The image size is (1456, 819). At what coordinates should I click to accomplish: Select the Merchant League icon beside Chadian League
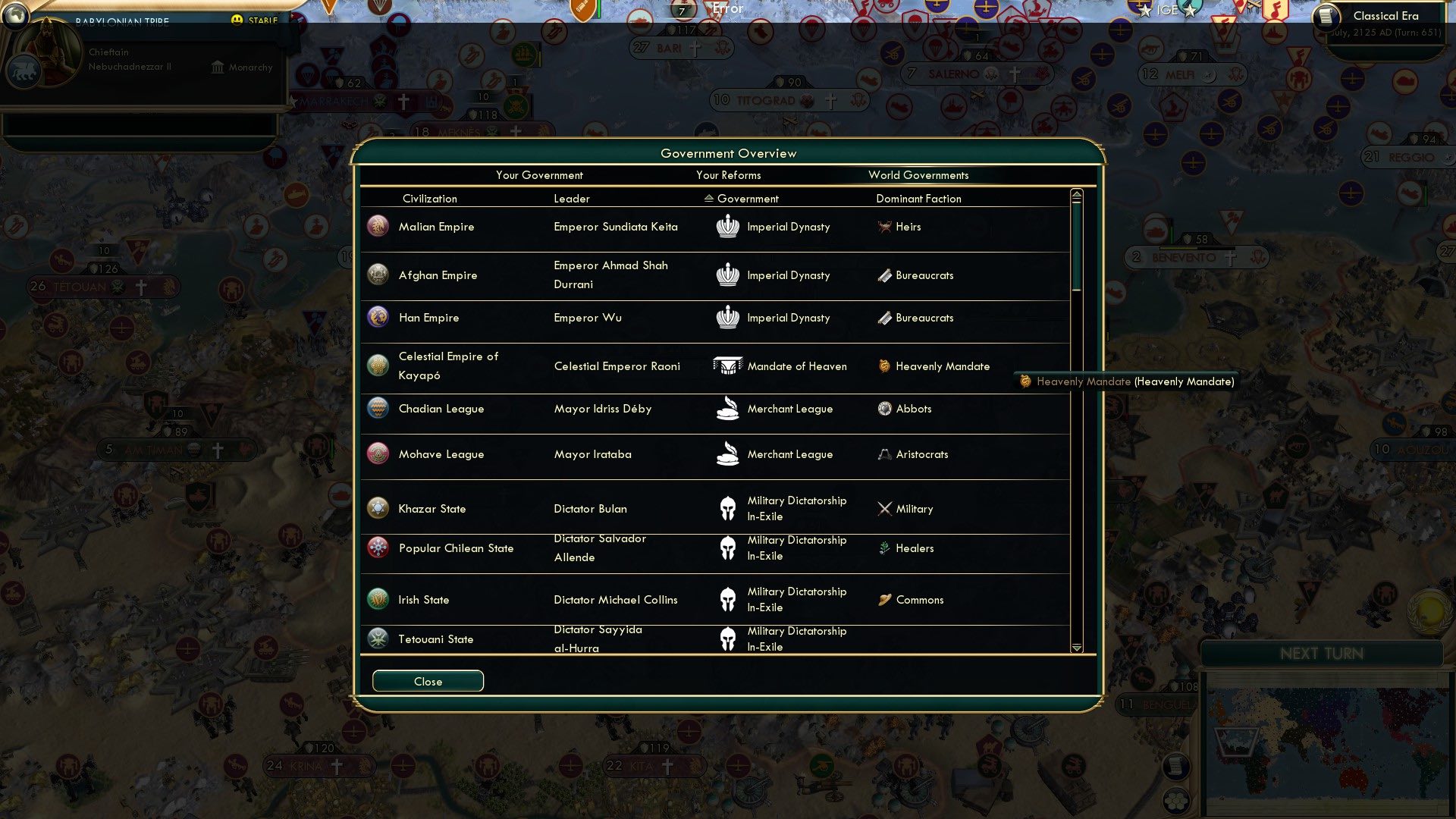(x=728, y=408)
